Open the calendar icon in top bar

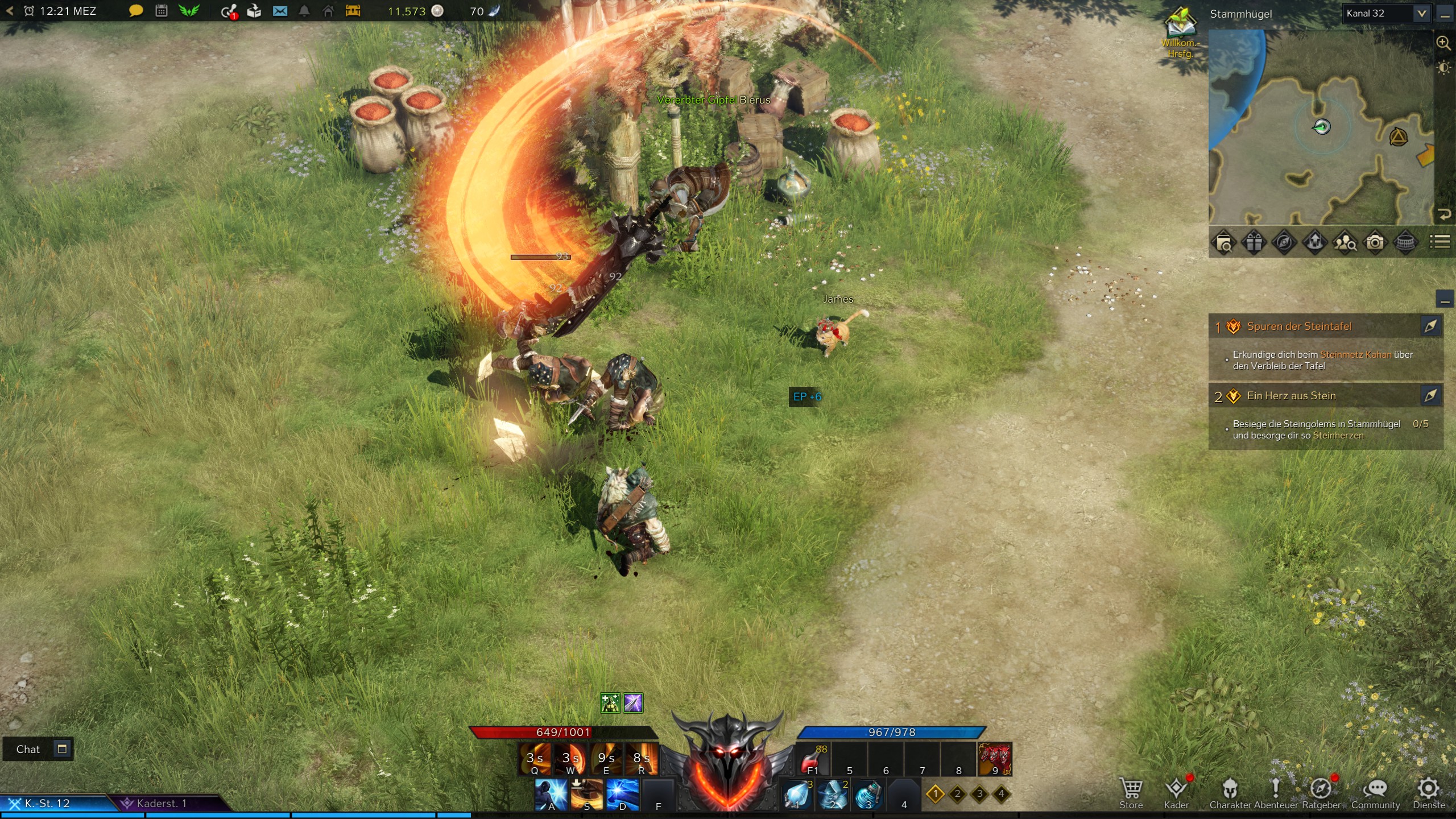tap(162, 11)
